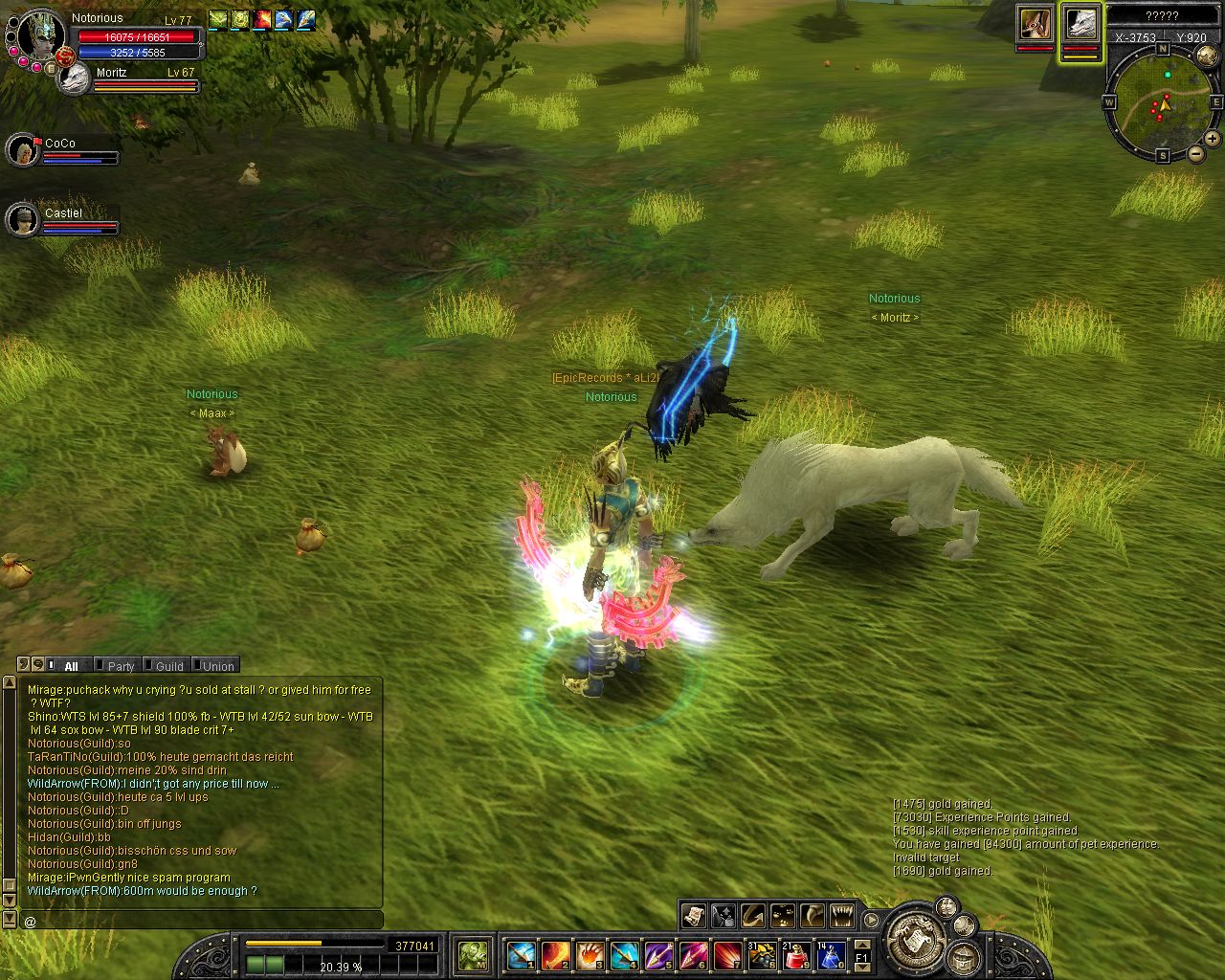This screenshot has height=980, width=1225.
Task: Open the Guild chat tab
Action: [168, 666]
